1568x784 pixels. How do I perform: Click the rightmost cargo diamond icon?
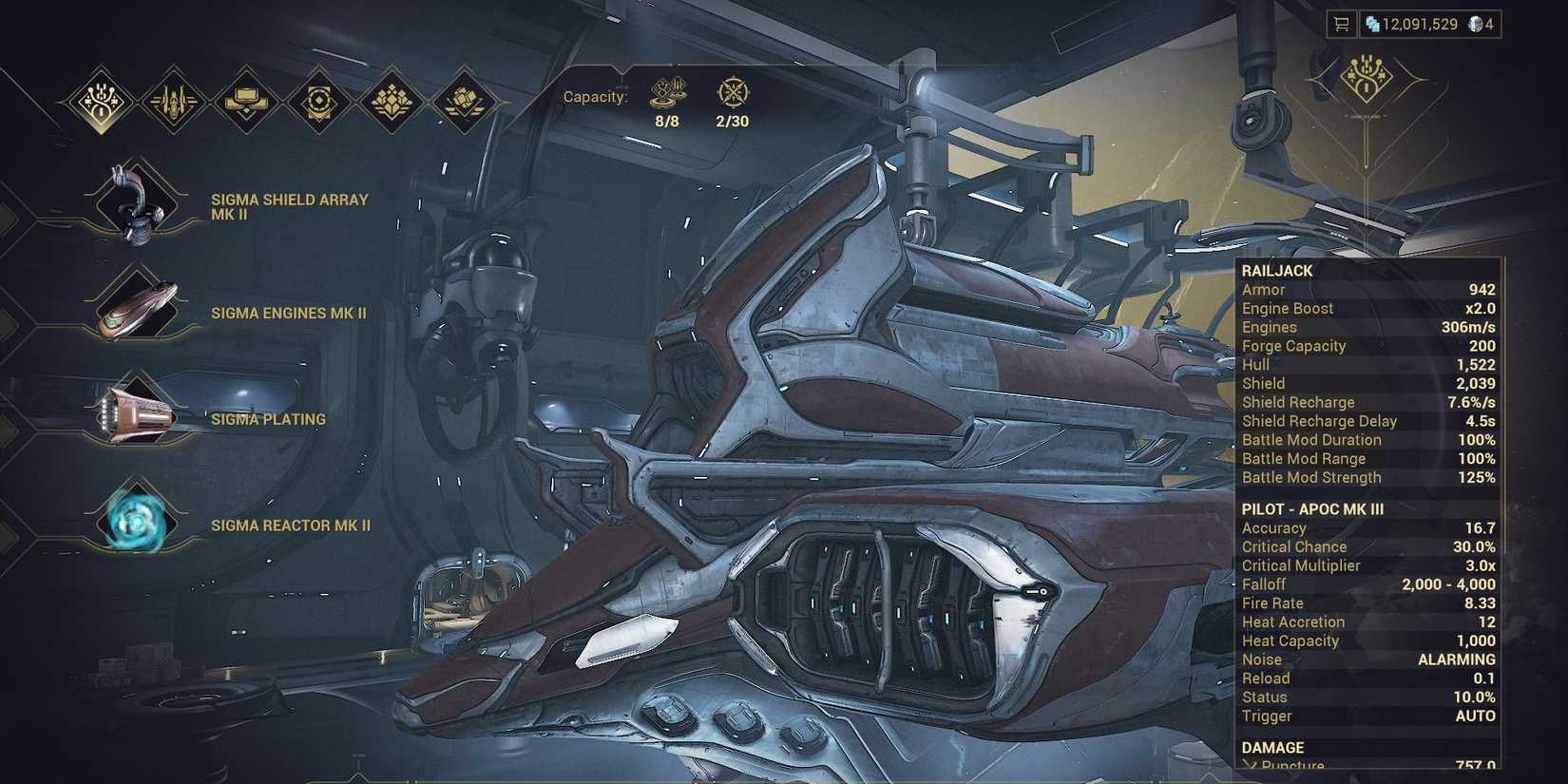[464, 100]
